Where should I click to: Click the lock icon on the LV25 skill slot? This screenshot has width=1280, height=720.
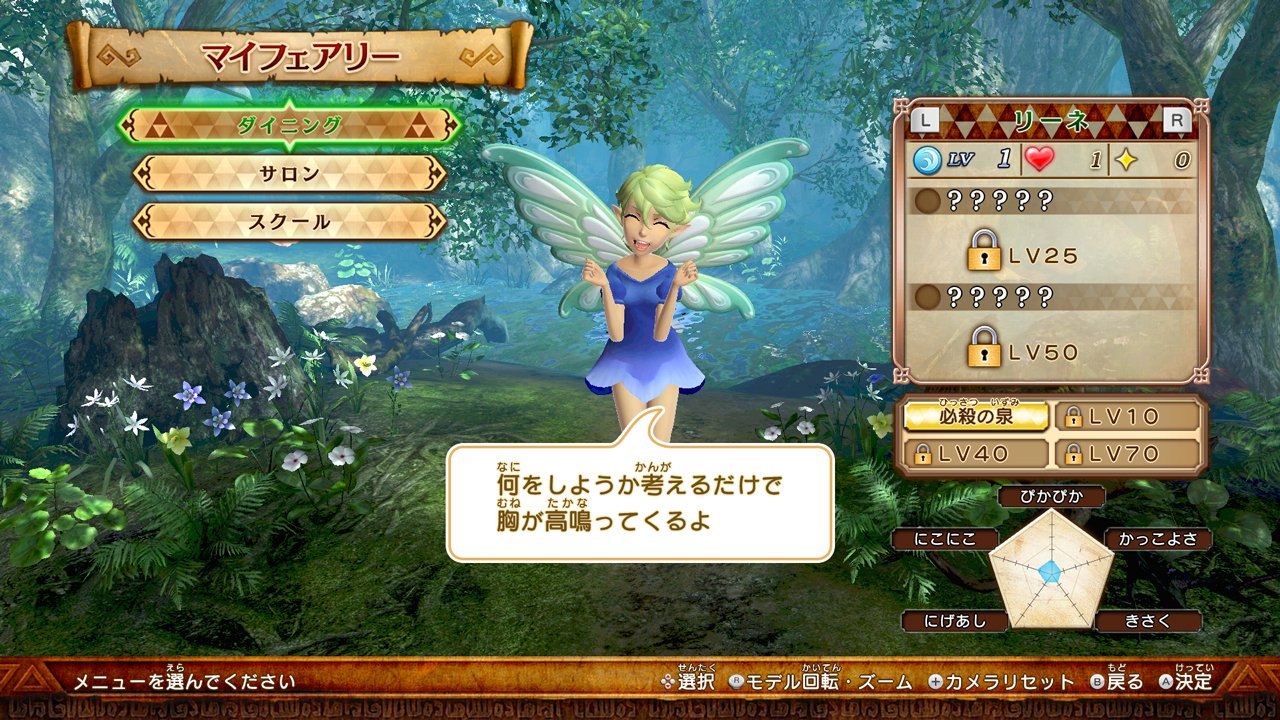coord(984,253)
